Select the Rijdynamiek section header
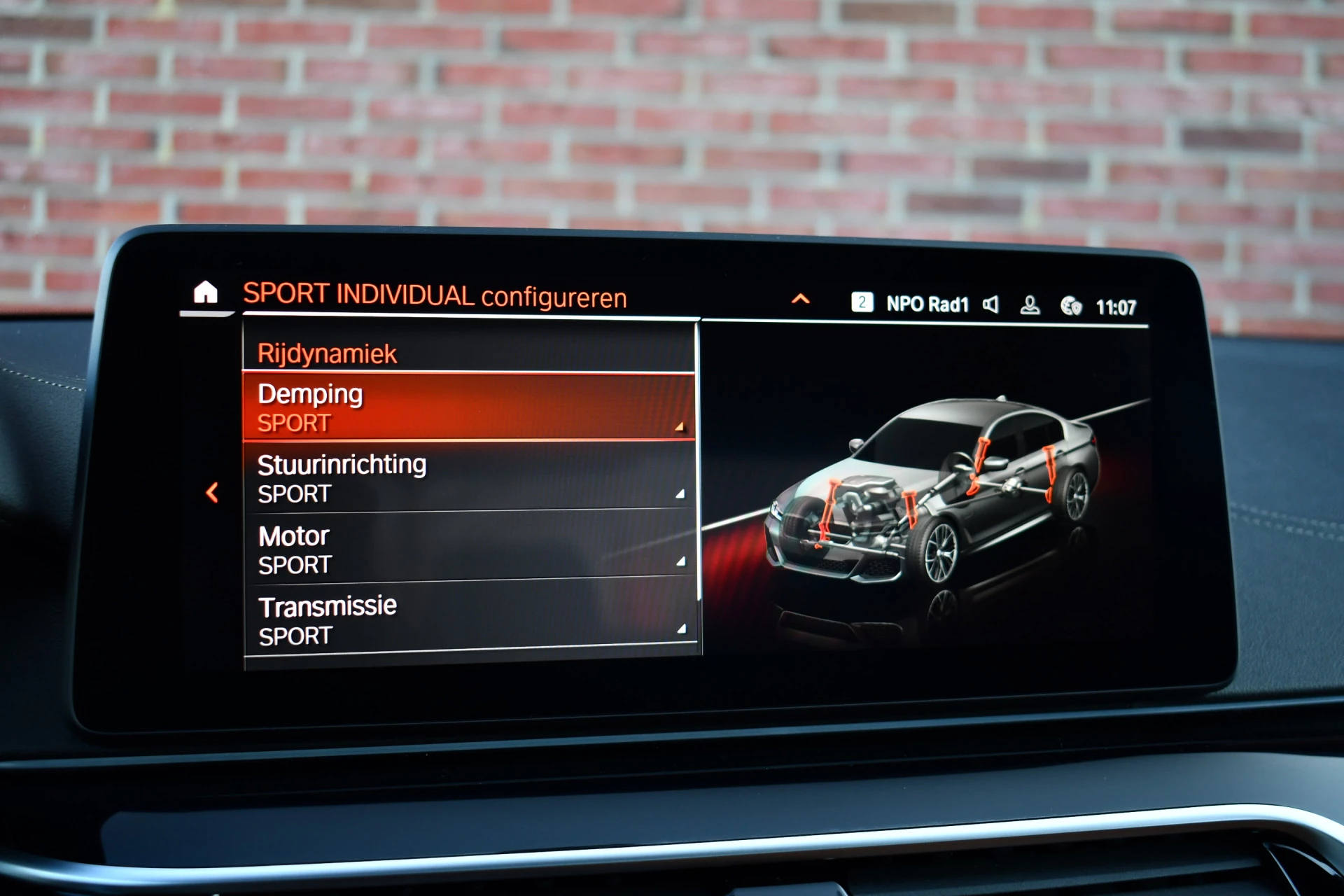The height and width of the screenshot is (896, 1344). coord(328,353)
